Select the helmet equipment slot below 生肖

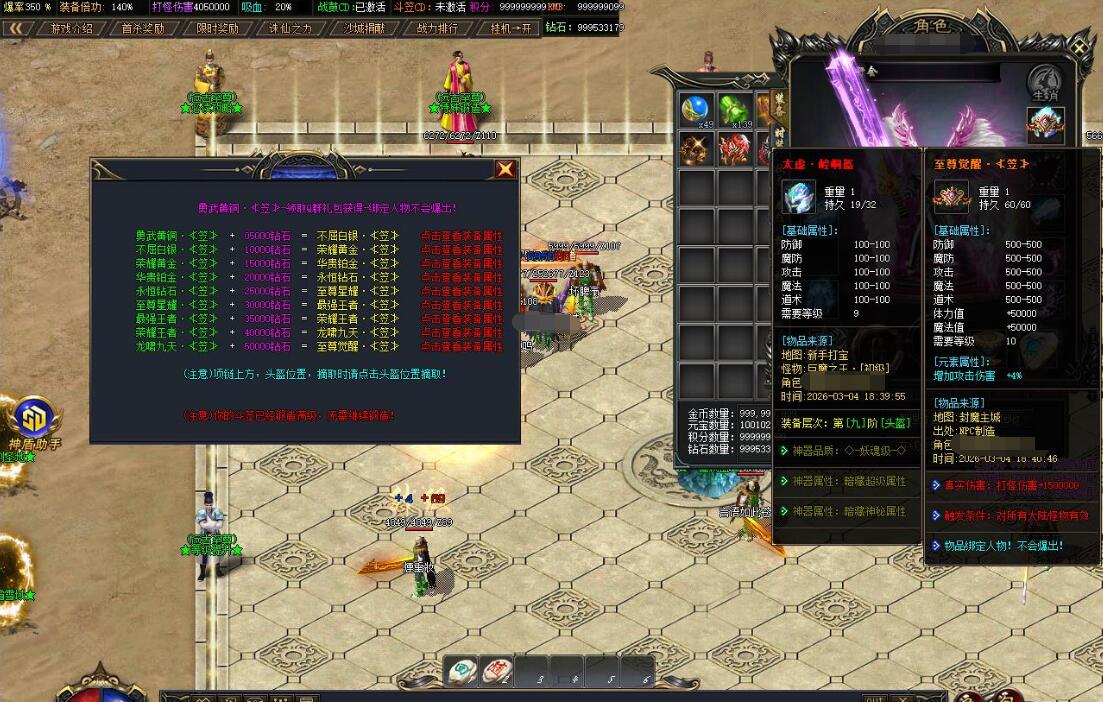coord(1045,125)
